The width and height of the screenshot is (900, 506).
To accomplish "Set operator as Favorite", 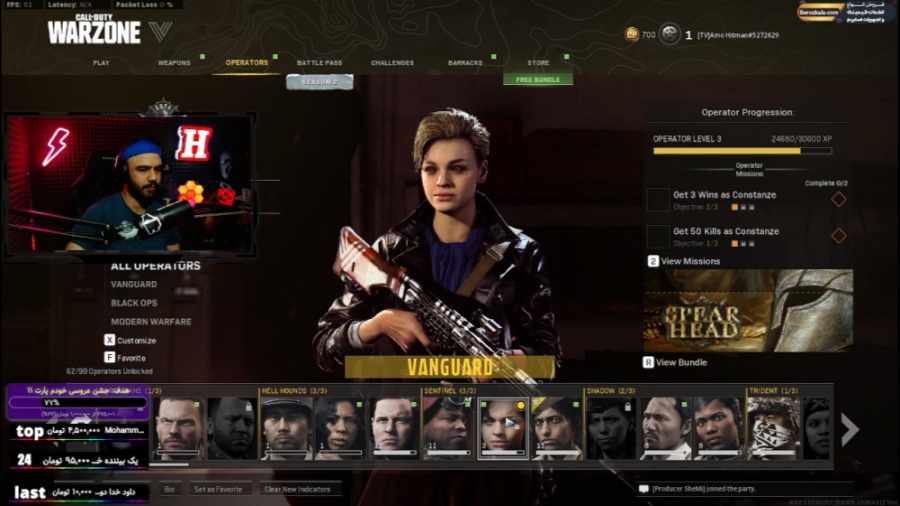I will point(217,489).
